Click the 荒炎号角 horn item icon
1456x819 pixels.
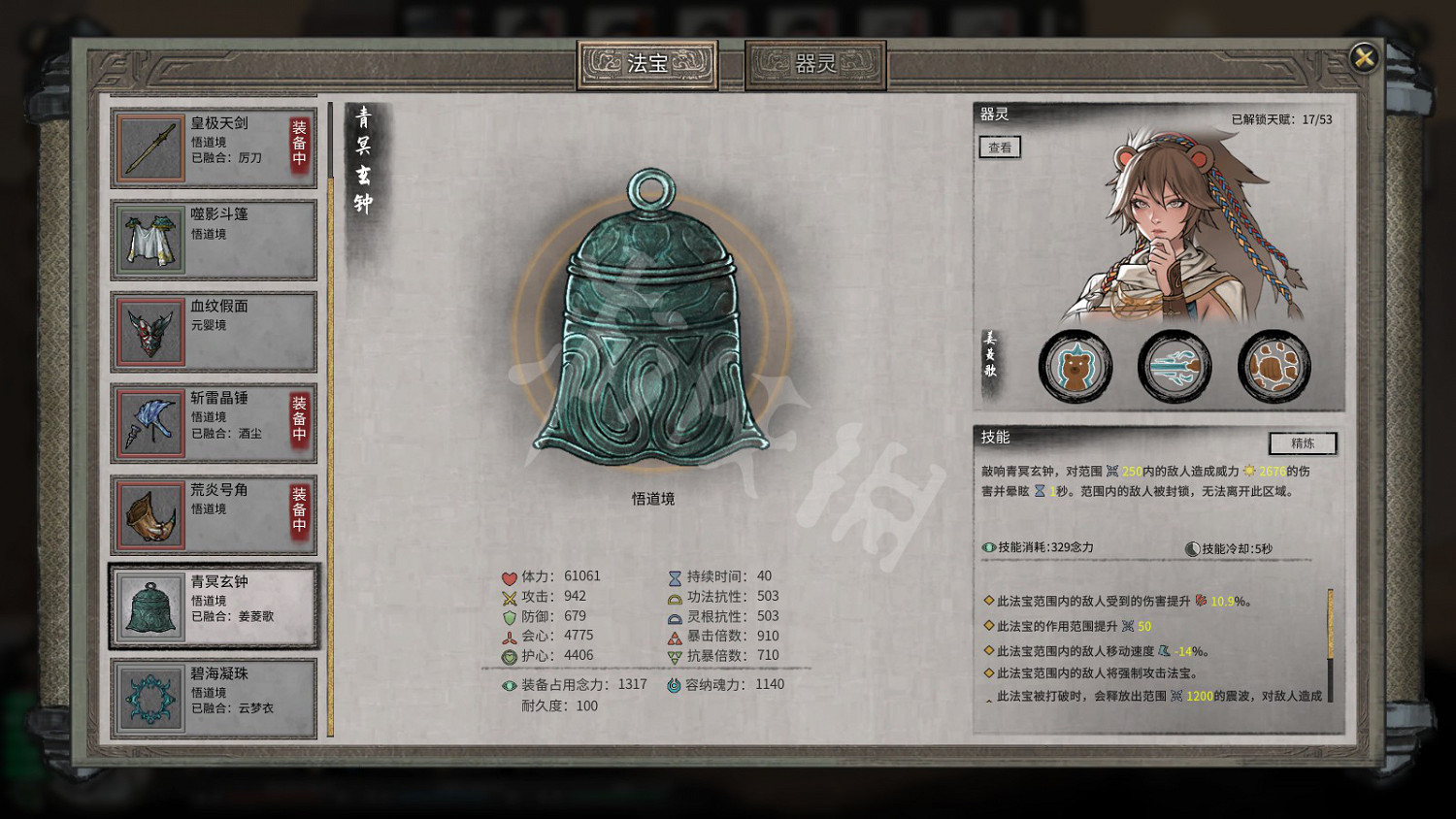point(150,513)
